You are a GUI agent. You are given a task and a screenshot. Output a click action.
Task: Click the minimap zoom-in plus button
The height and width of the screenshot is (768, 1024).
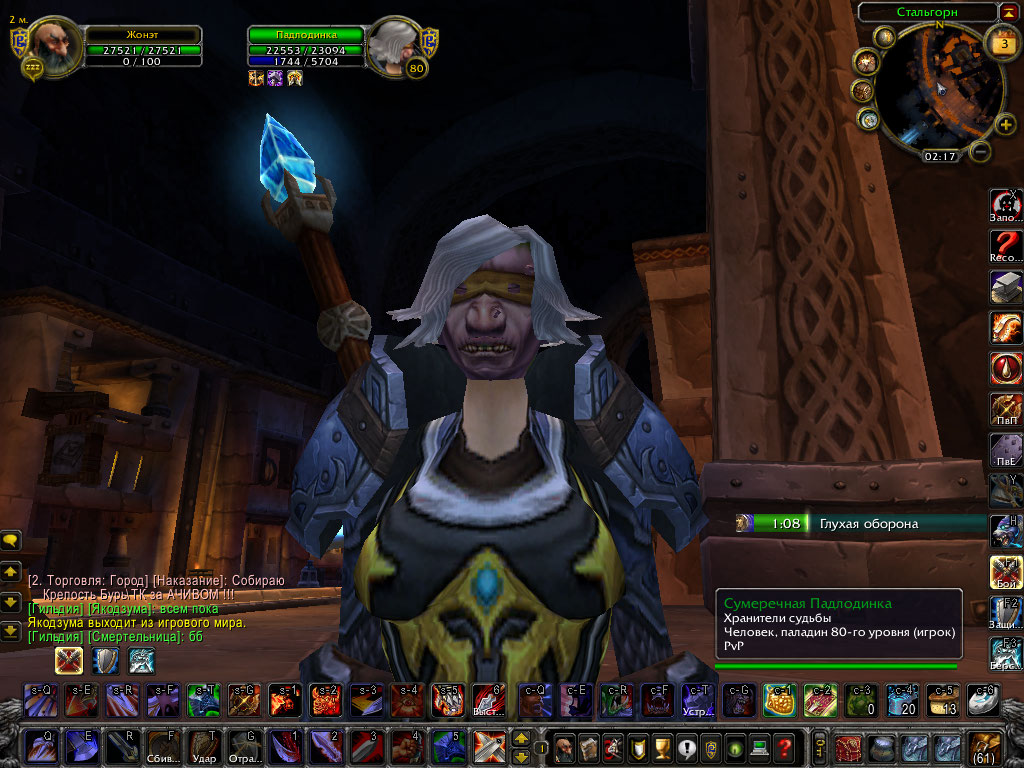[x=1006, y=124]
